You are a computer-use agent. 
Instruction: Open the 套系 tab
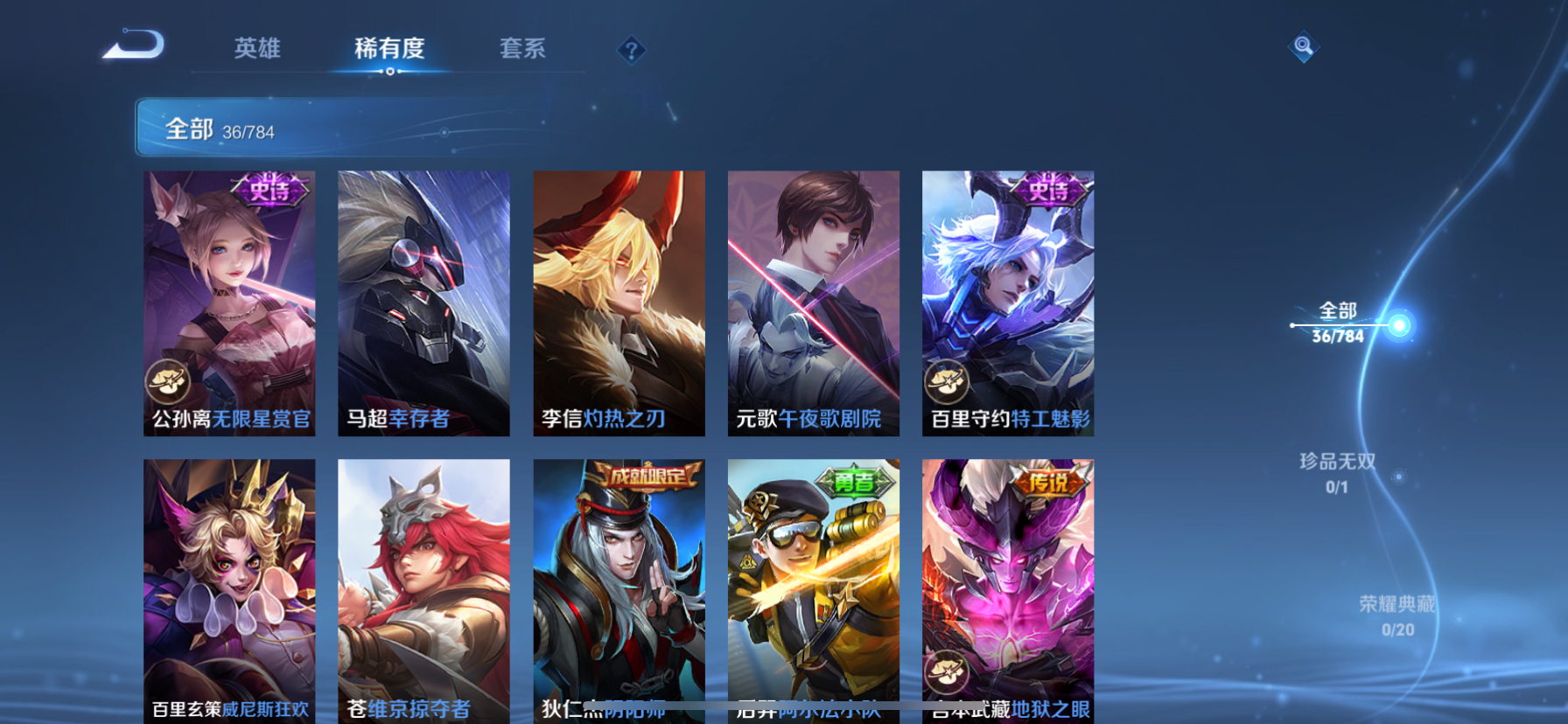[522, 48]
